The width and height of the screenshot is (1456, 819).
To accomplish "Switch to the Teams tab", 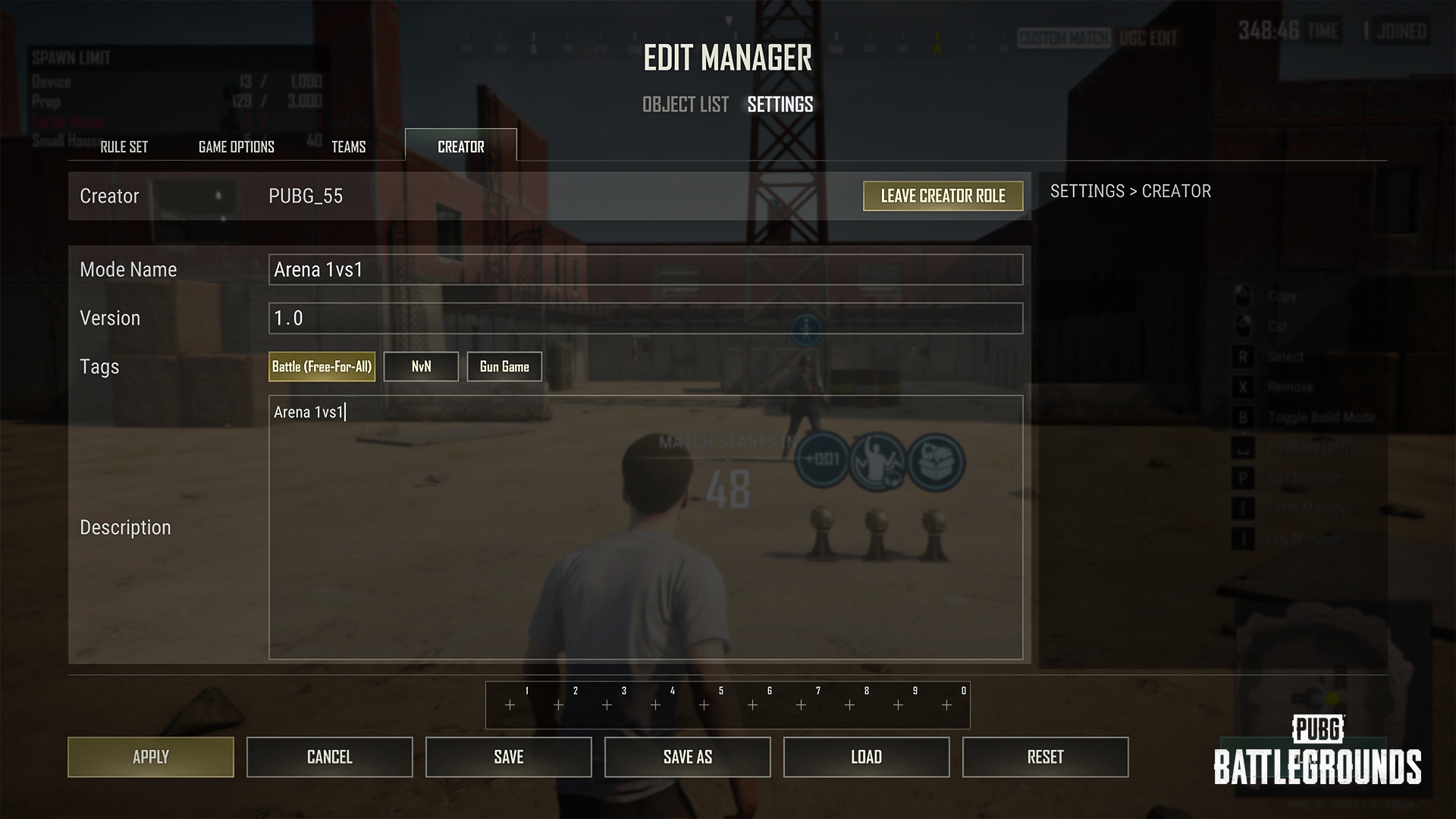I will click(349, 147).
